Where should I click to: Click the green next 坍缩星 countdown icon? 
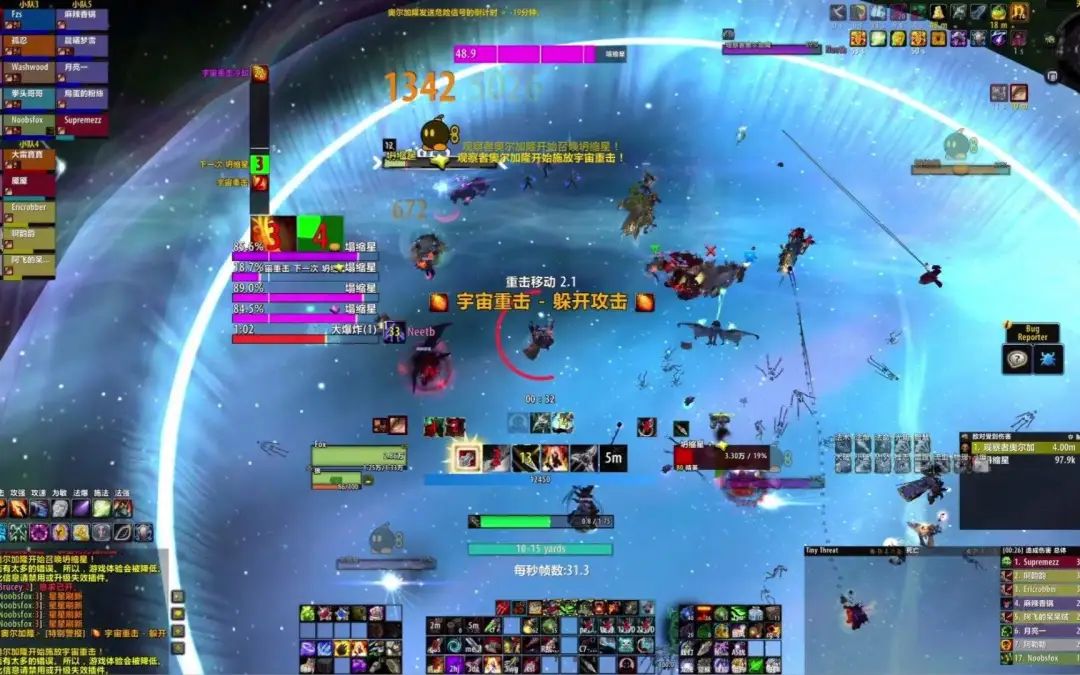coord(259,163)
